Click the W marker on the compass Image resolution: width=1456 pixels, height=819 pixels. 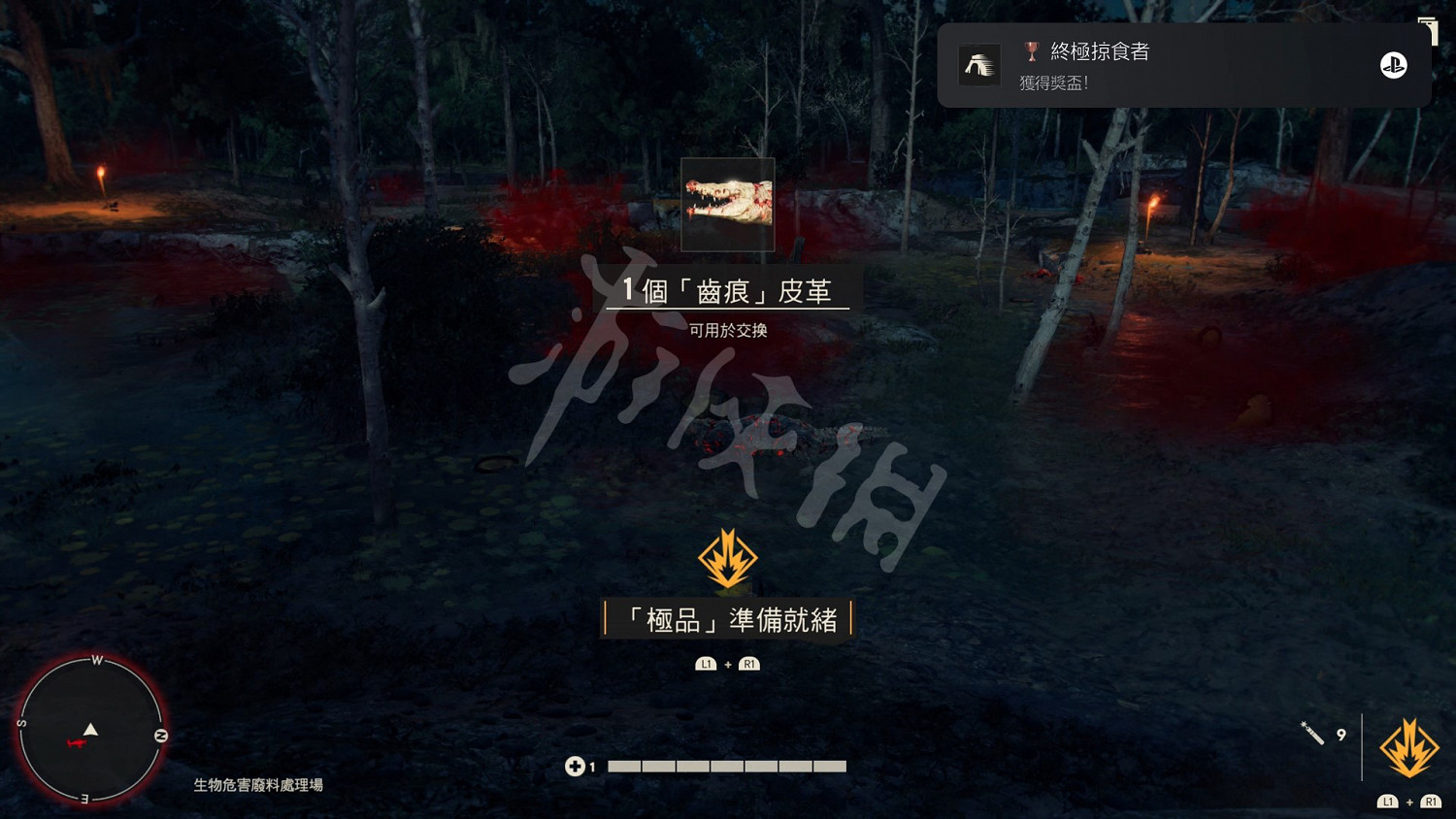tap(96, 660)
